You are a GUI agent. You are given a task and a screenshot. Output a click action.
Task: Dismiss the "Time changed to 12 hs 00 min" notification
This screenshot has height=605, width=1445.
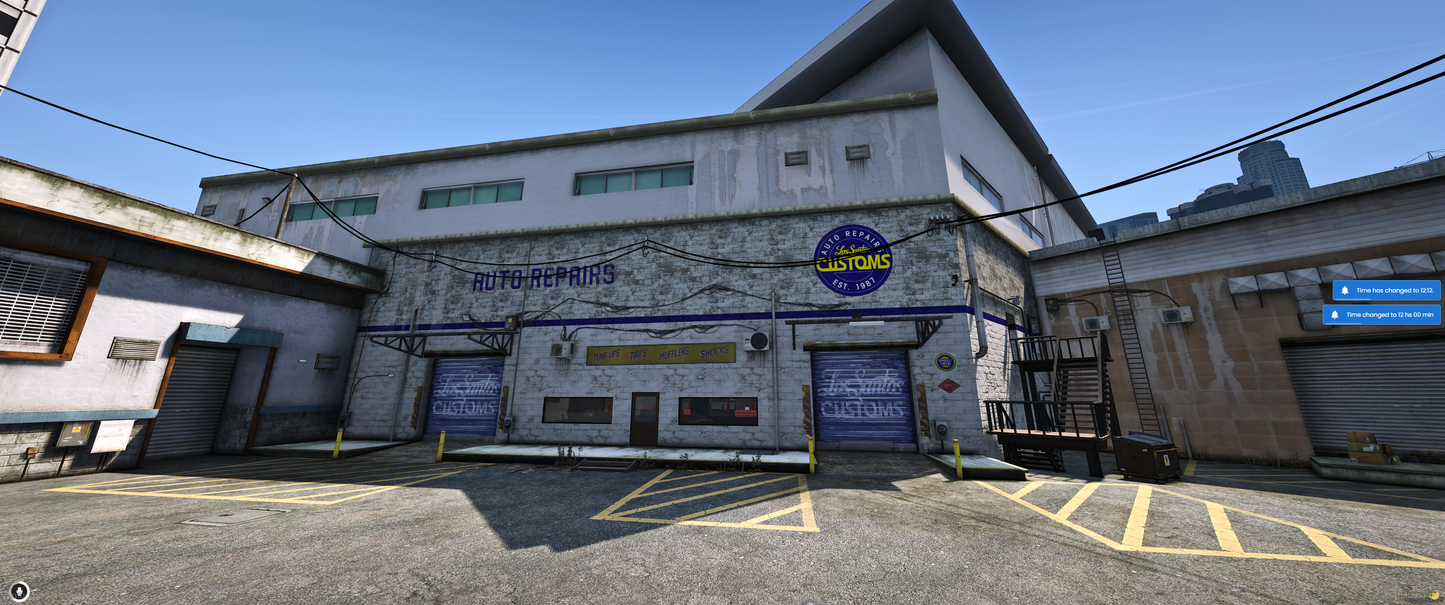[x=1383, y=315]
